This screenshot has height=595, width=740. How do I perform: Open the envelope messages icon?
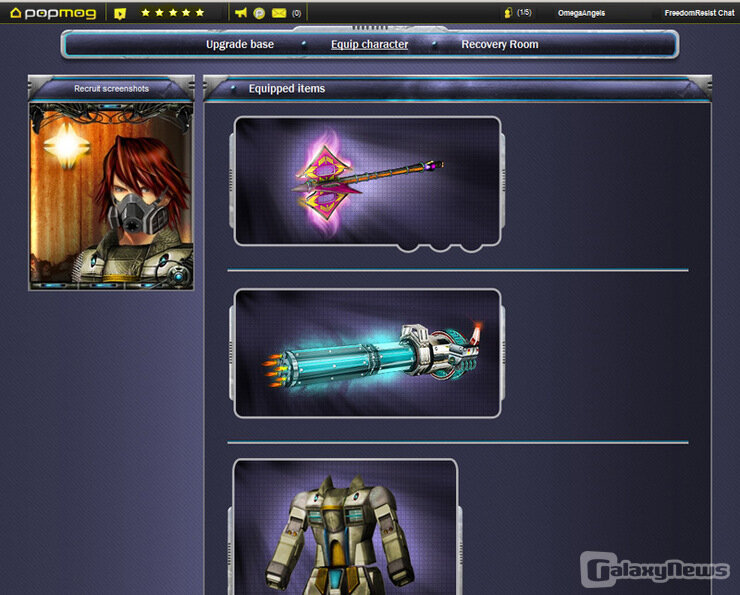(x=279, y=13)
